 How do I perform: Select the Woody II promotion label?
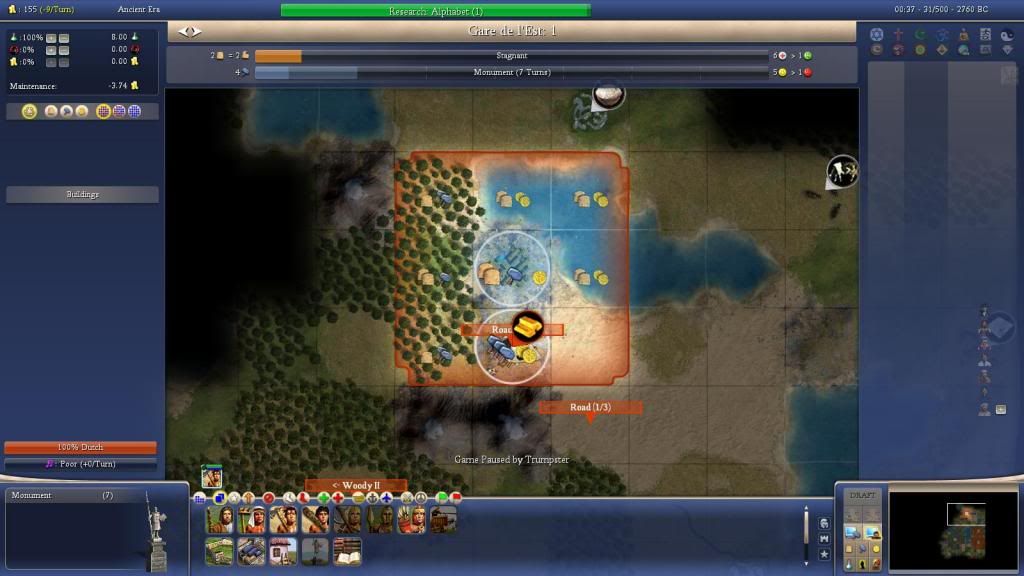tap(355, 486)
